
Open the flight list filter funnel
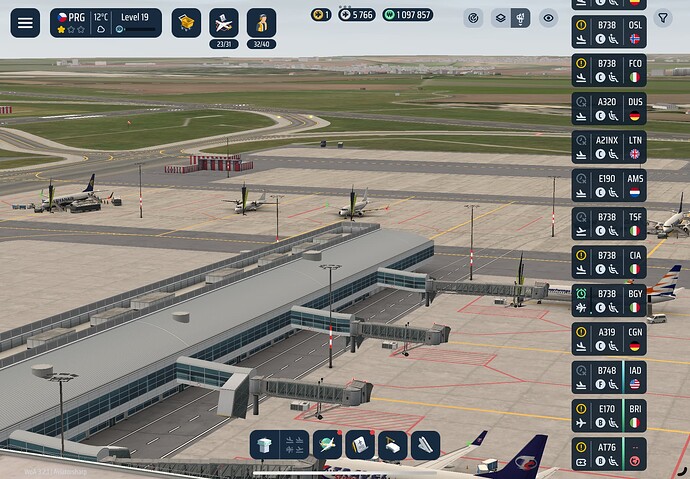(x=662, y=18)
